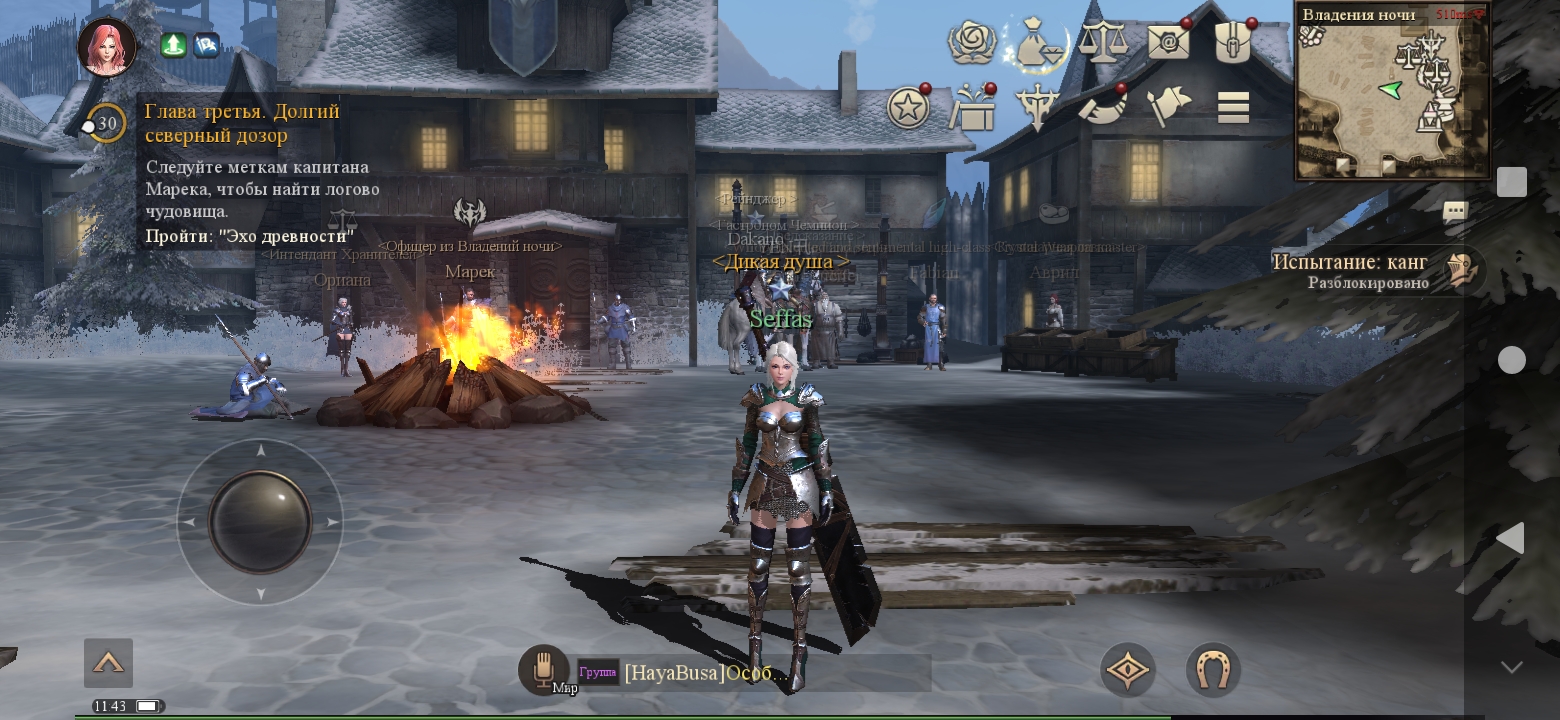Open the winged sword emblem icon

click(1037, 108)
